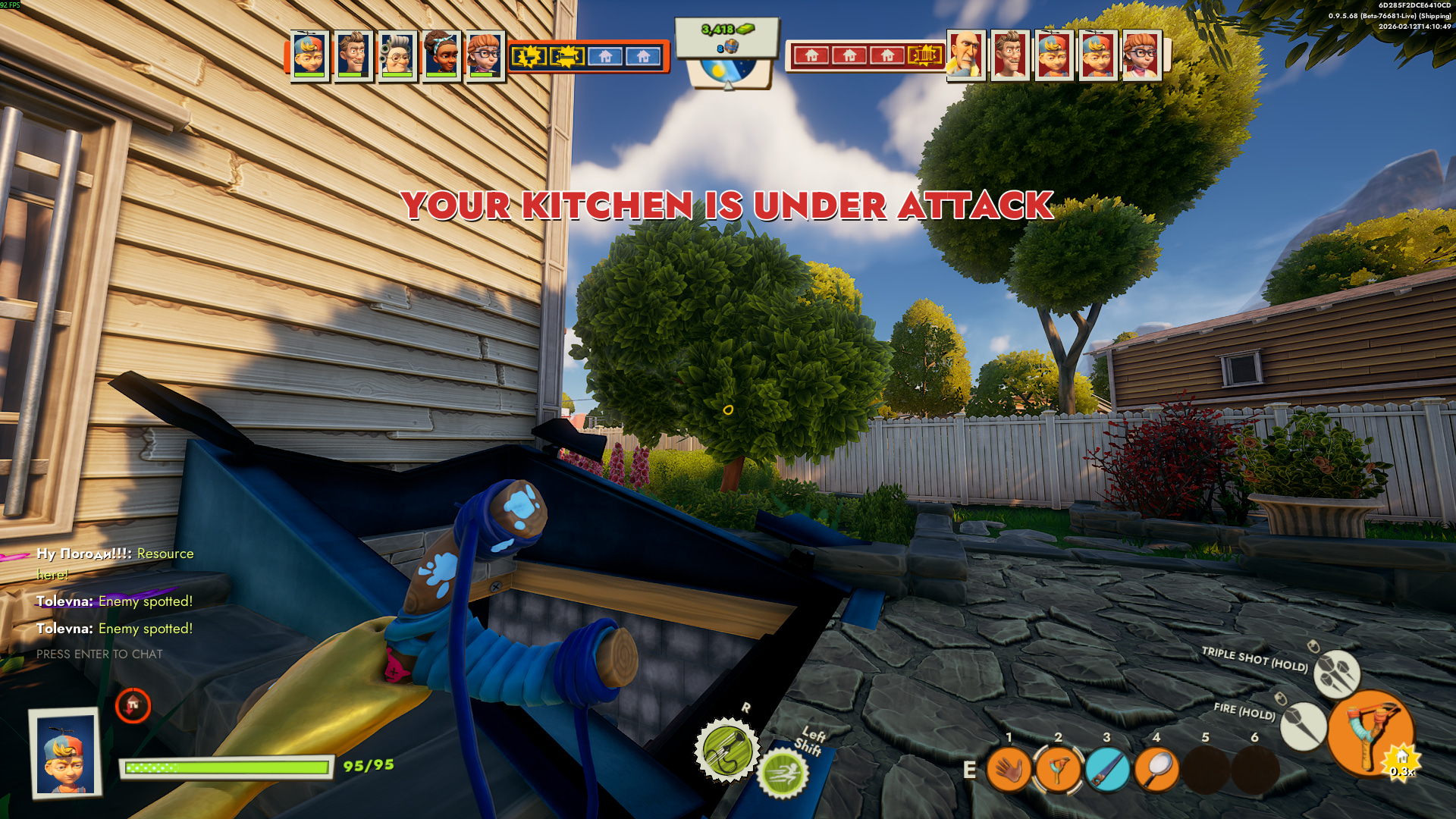The image size is (1456, 819).
Task: Click the large equipped slingshot weapon icon
Action: pos(1370,733)
